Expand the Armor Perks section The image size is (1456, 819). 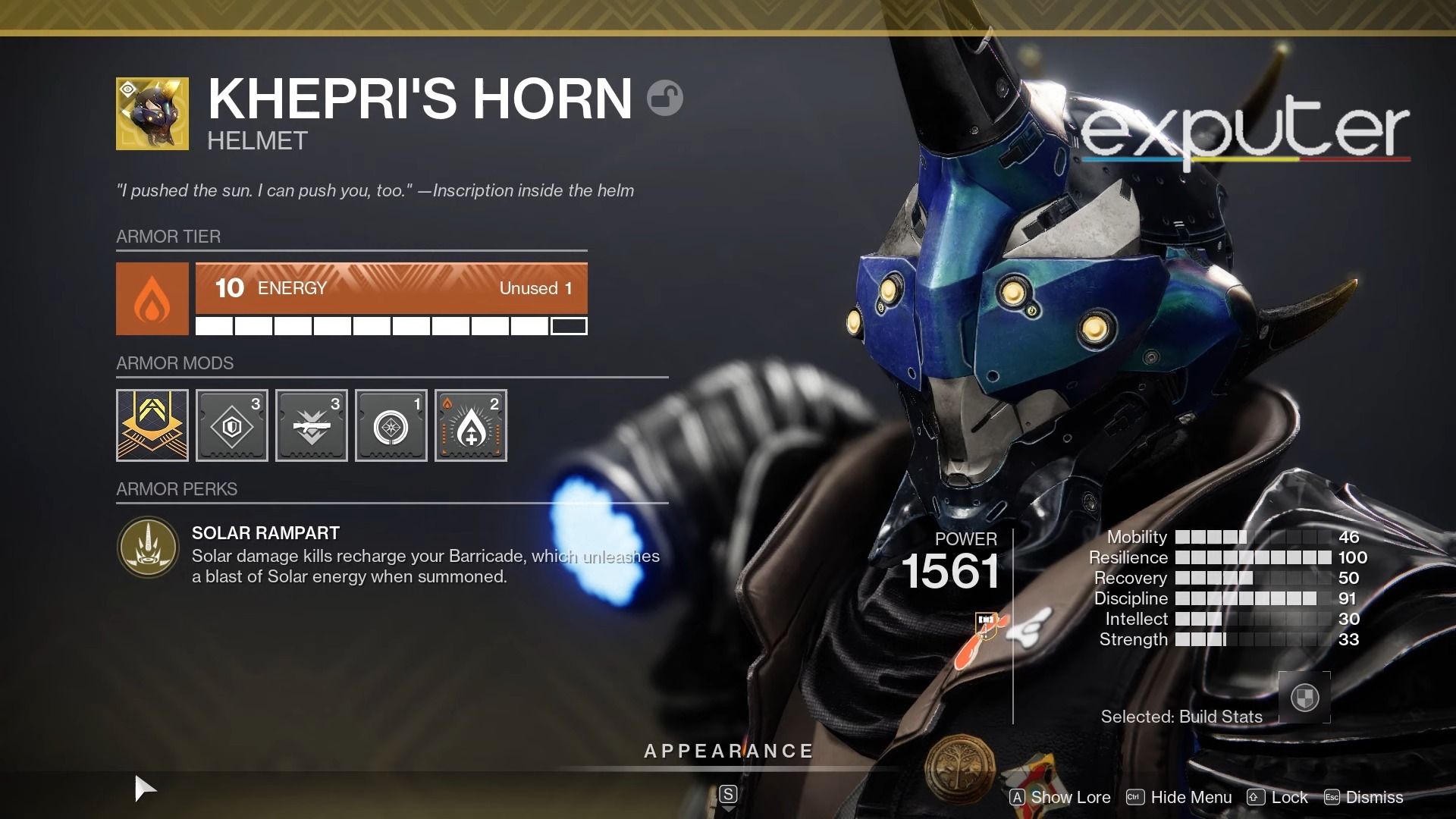(x=176, y=488)
